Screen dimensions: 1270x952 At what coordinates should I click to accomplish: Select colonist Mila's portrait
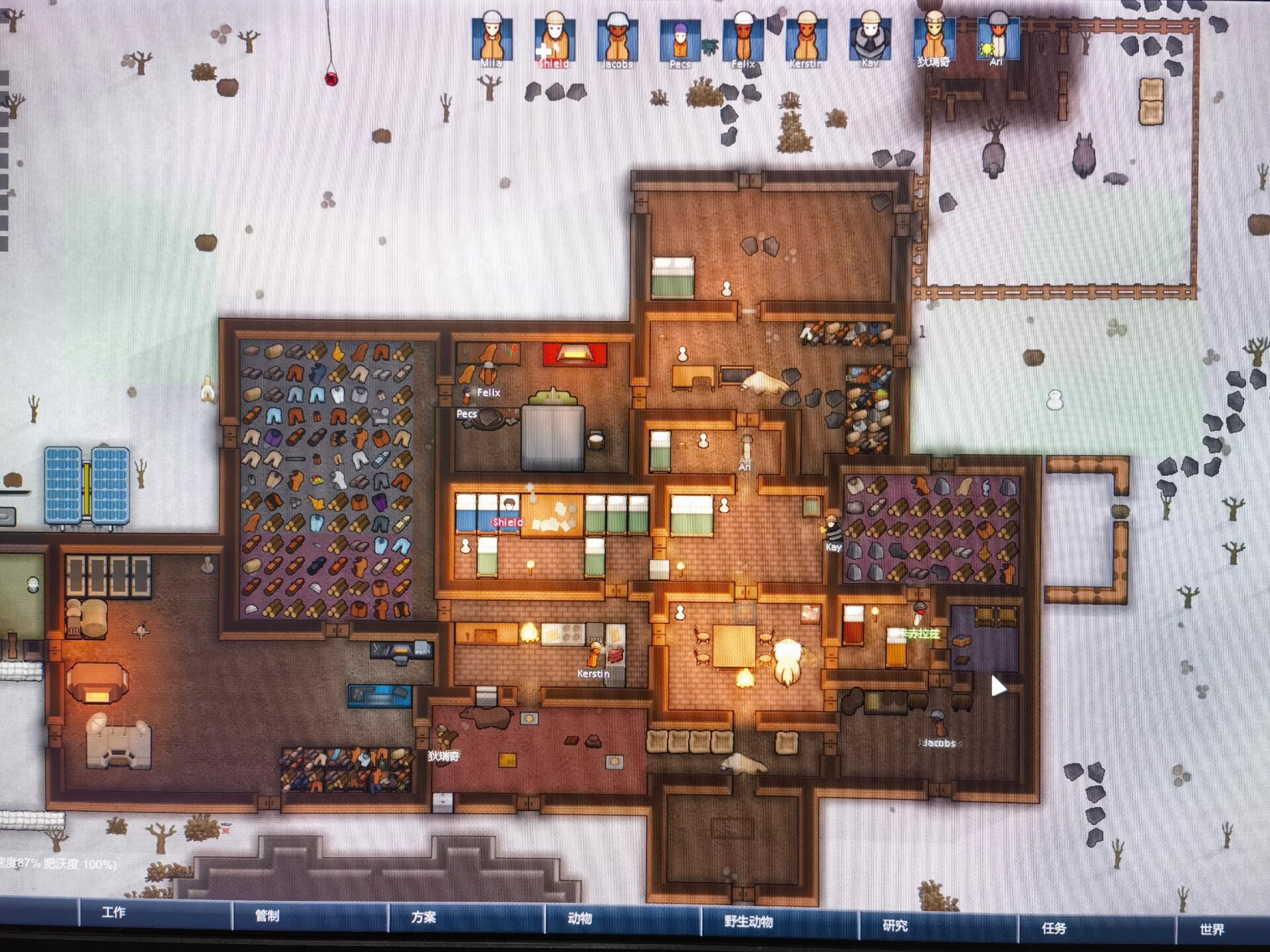tap(491, 38)
